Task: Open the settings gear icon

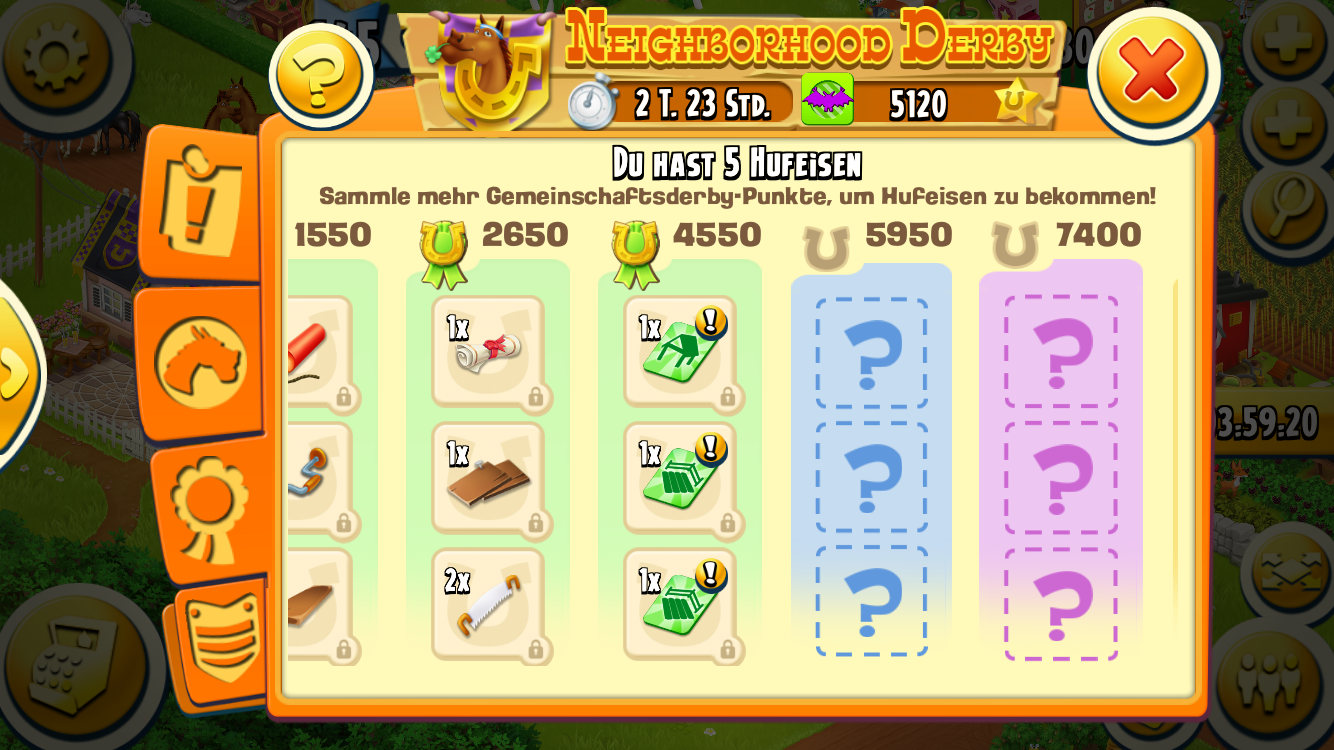Action: pos(57,57)
